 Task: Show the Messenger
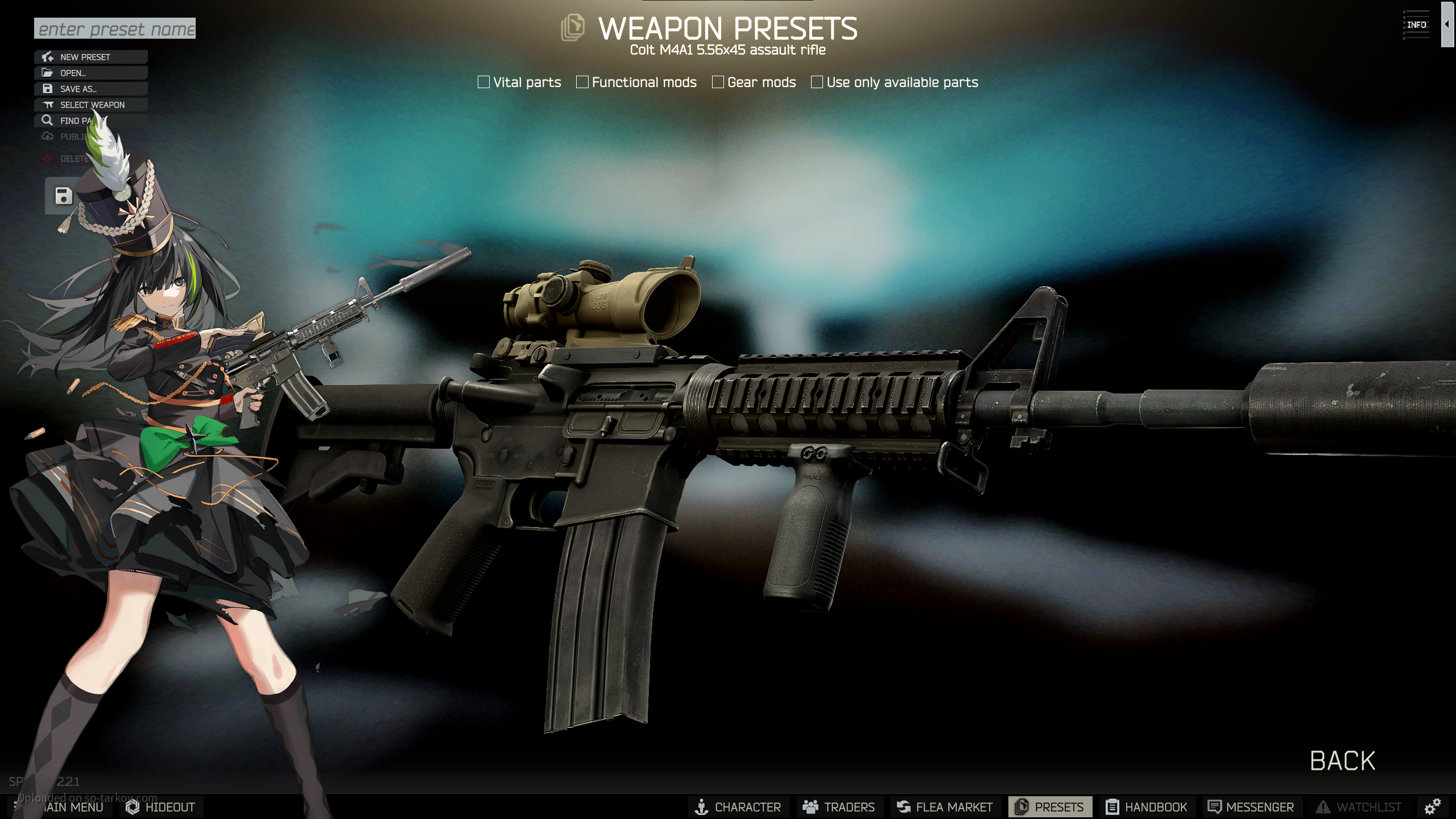(x=1251, y=807)
